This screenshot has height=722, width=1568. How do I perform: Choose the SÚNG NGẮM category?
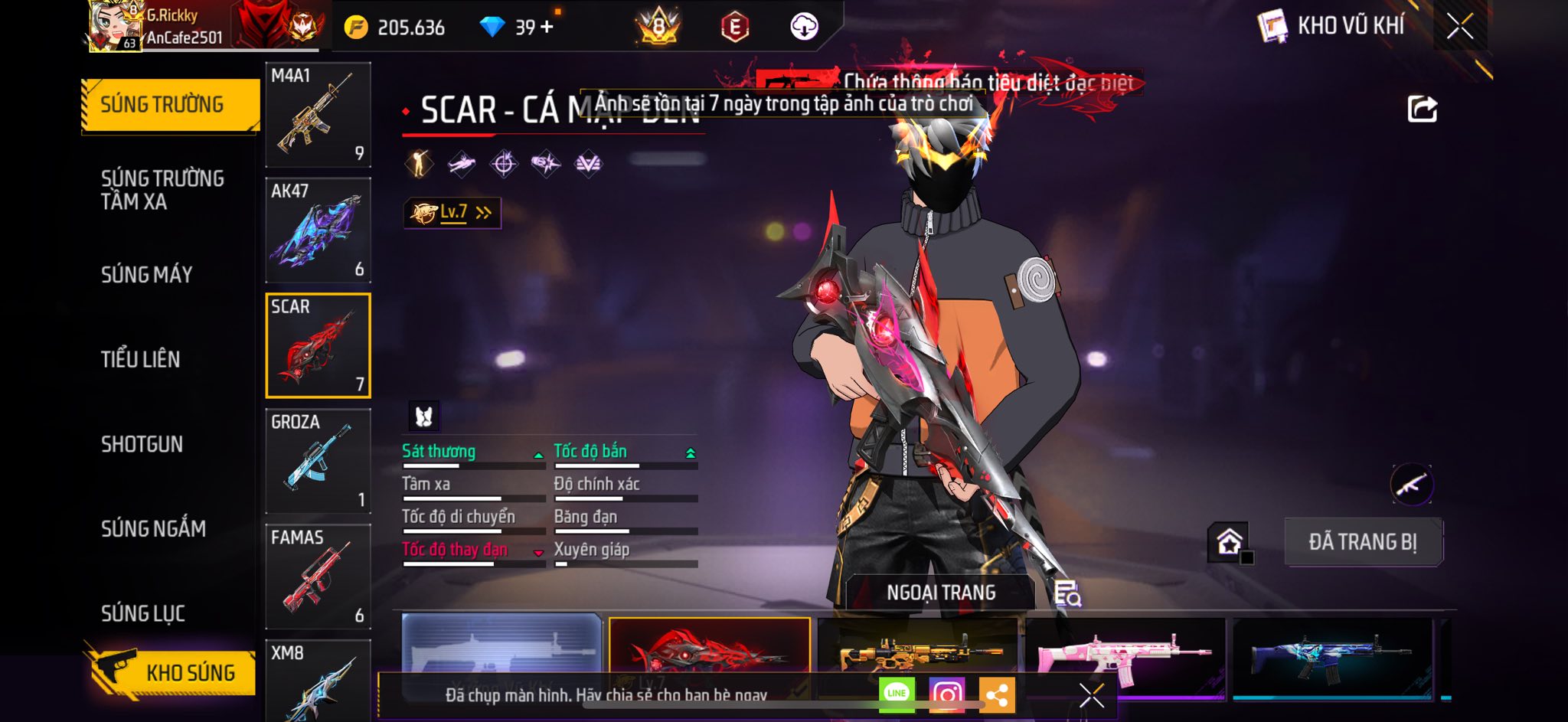153,528
